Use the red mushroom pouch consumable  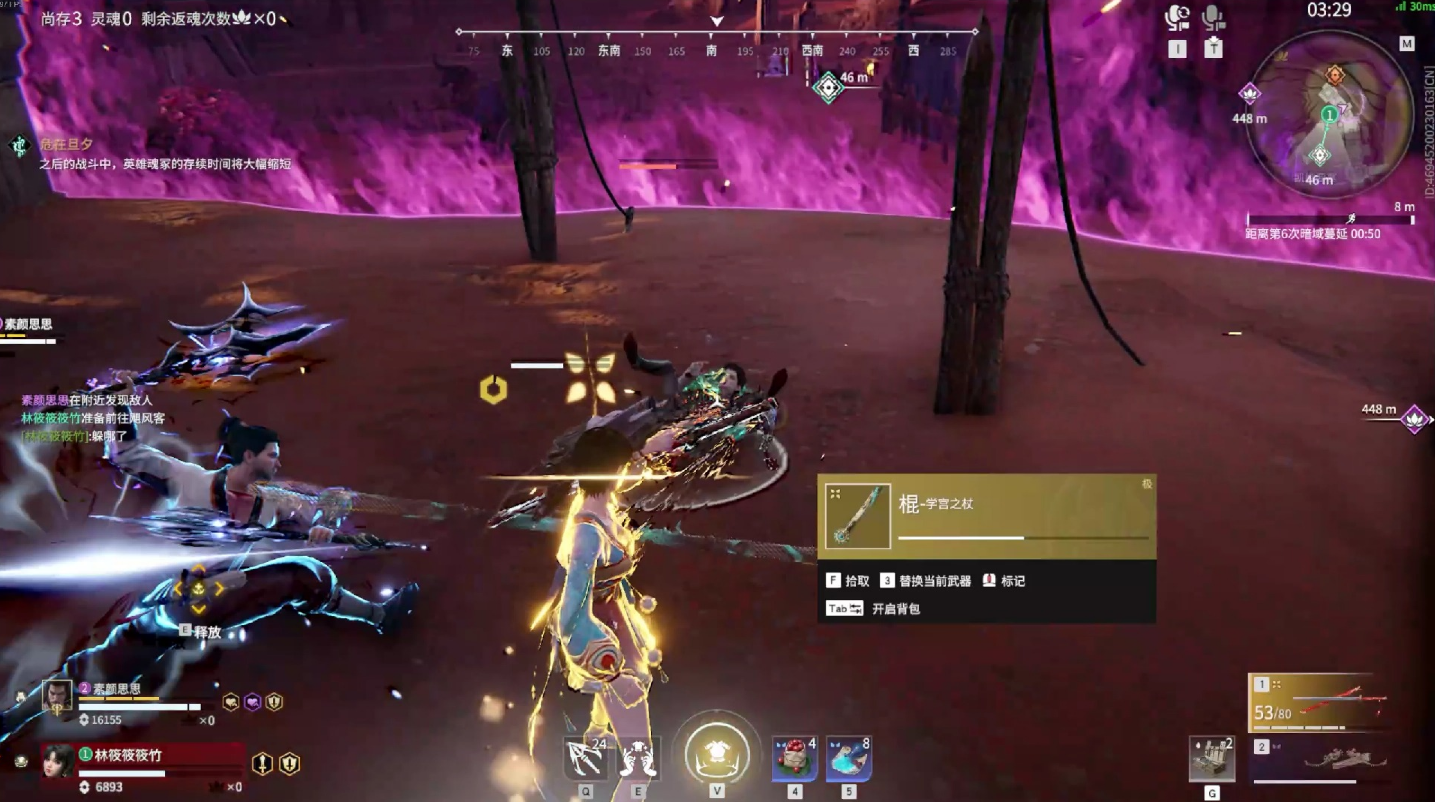click(x=794, y=758)
